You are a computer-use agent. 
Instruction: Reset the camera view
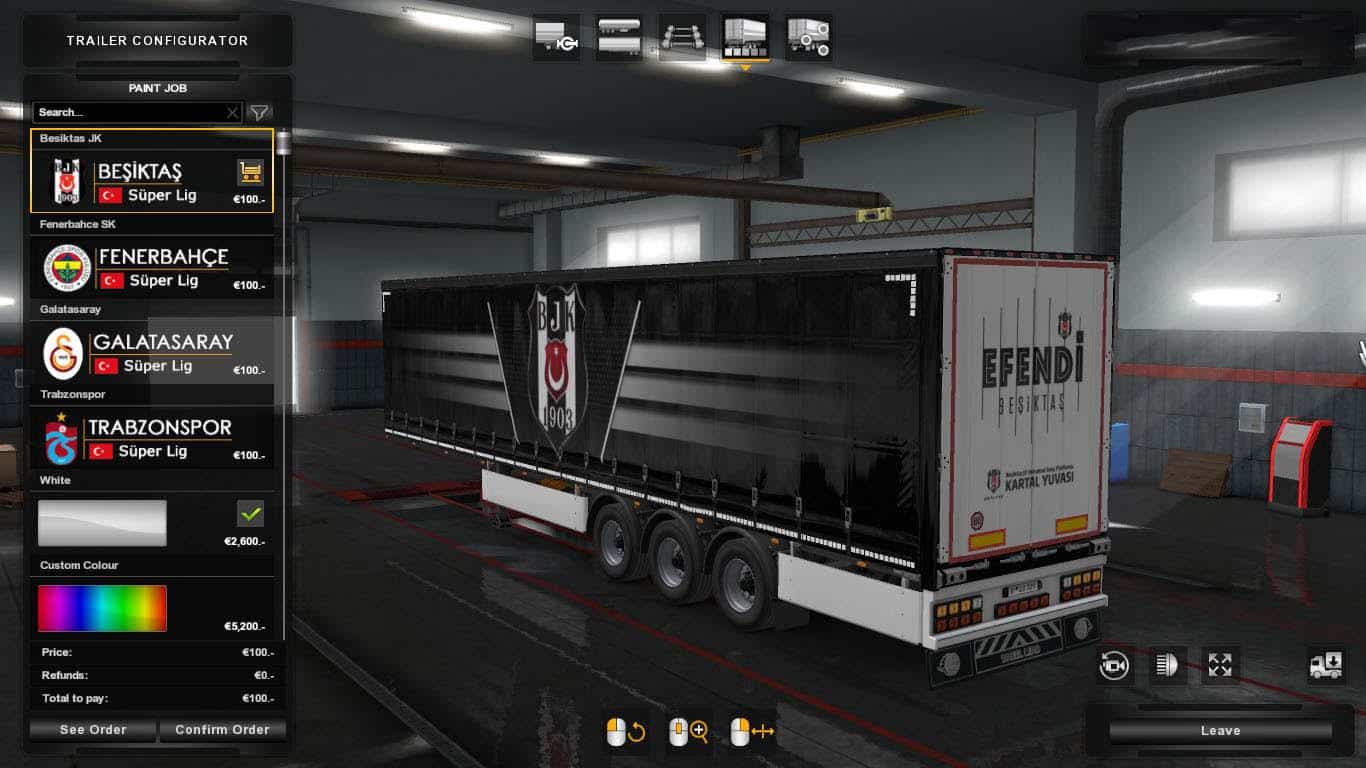point(1113,665)
